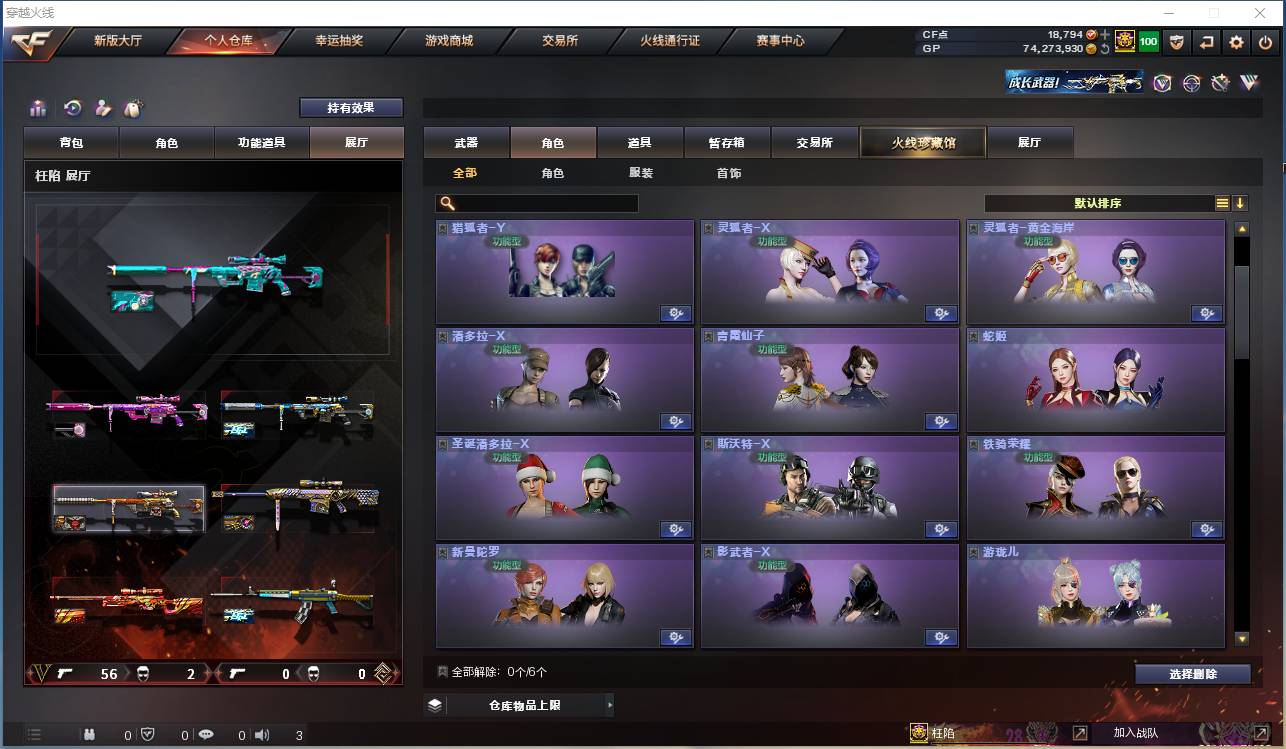1286x749 pixels.
Task: Open the 赛事中心 menu
Action: (x=781, y=41)
